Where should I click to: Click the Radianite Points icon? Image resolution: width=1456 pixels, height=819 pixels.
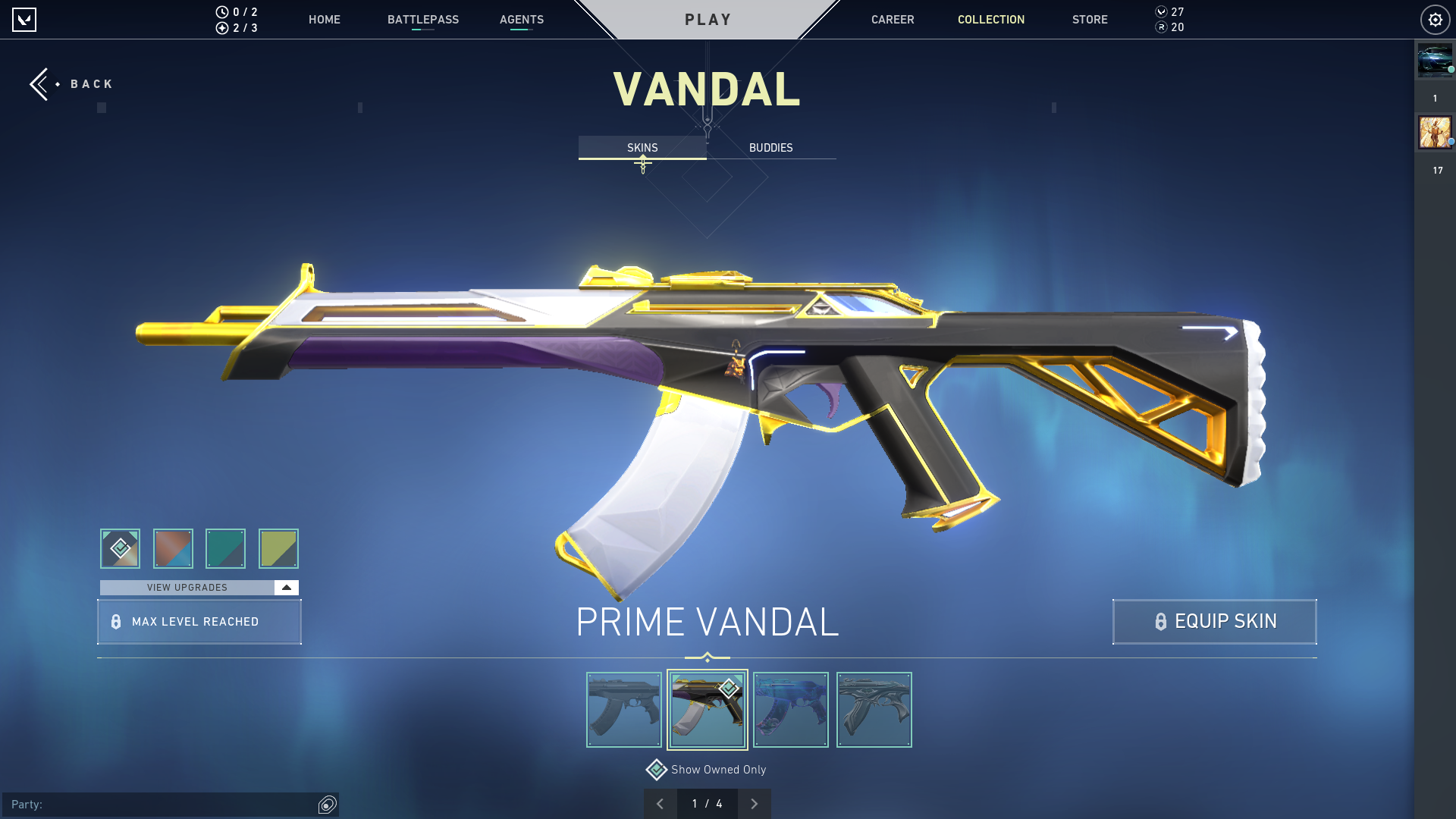point(1161,28)
